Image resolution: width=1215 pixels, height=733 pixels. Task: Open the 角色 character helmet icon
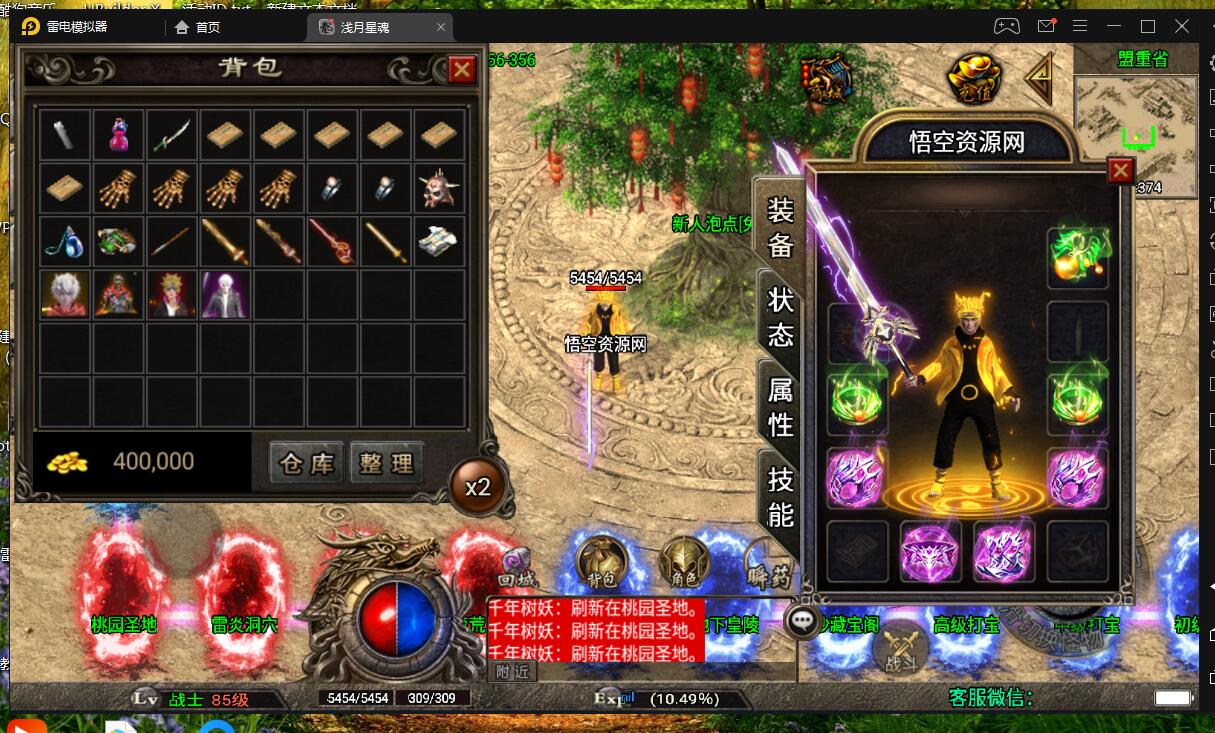pos(684,563)
